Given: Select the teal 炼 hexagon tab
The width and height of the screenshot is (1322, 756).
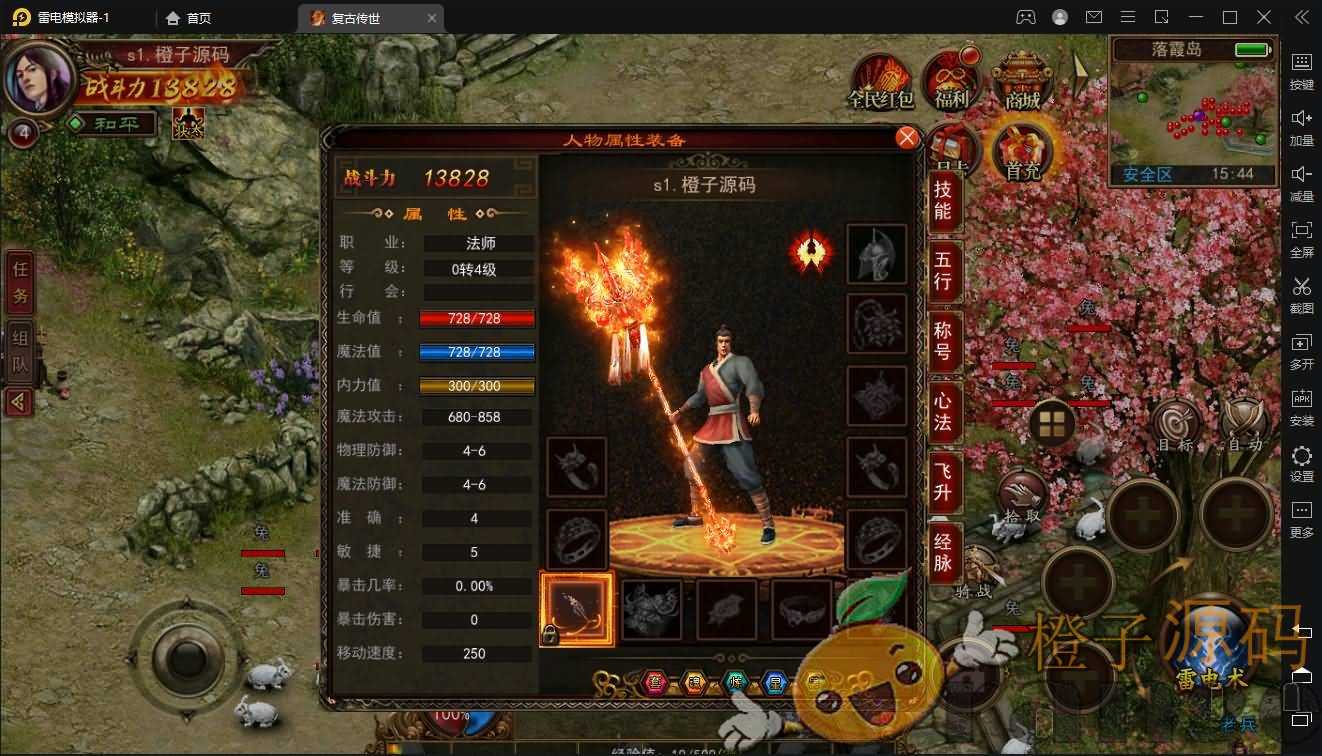Looking at the screenshot, I should 734,682.
